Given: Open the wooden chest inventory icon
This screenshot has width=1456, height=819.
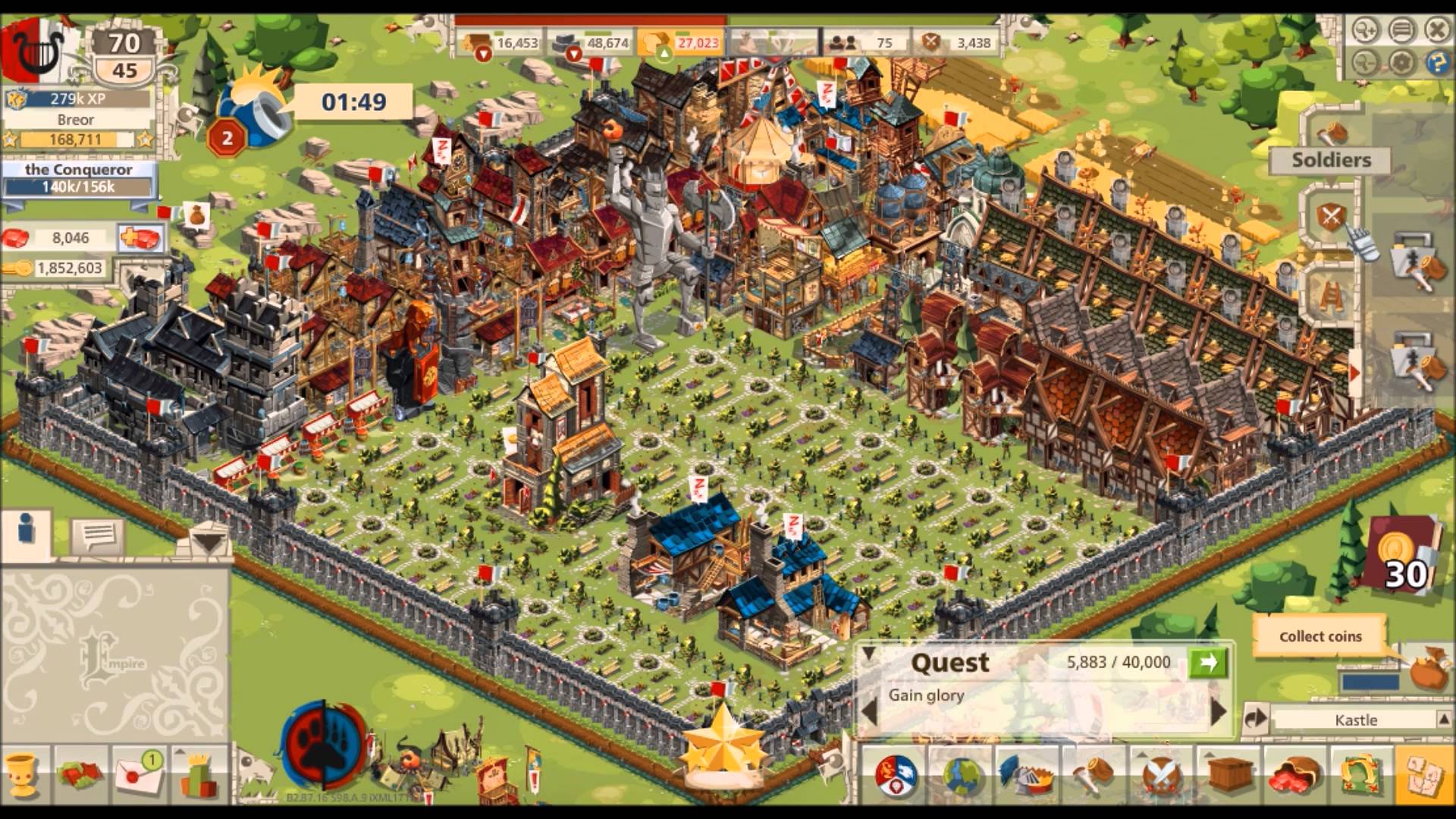Looking at the screenshot, I should point(1228,775).
